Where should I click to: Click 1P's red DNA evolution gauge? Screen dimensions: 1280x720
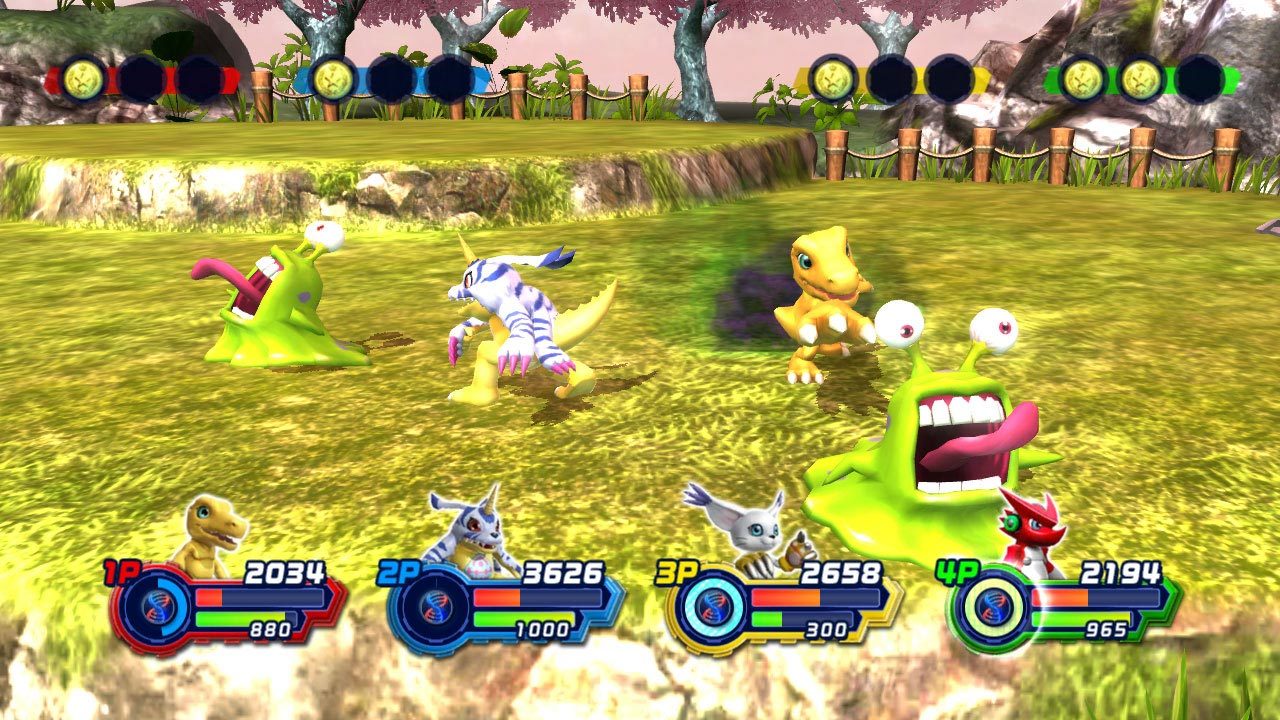coord(154,607)
